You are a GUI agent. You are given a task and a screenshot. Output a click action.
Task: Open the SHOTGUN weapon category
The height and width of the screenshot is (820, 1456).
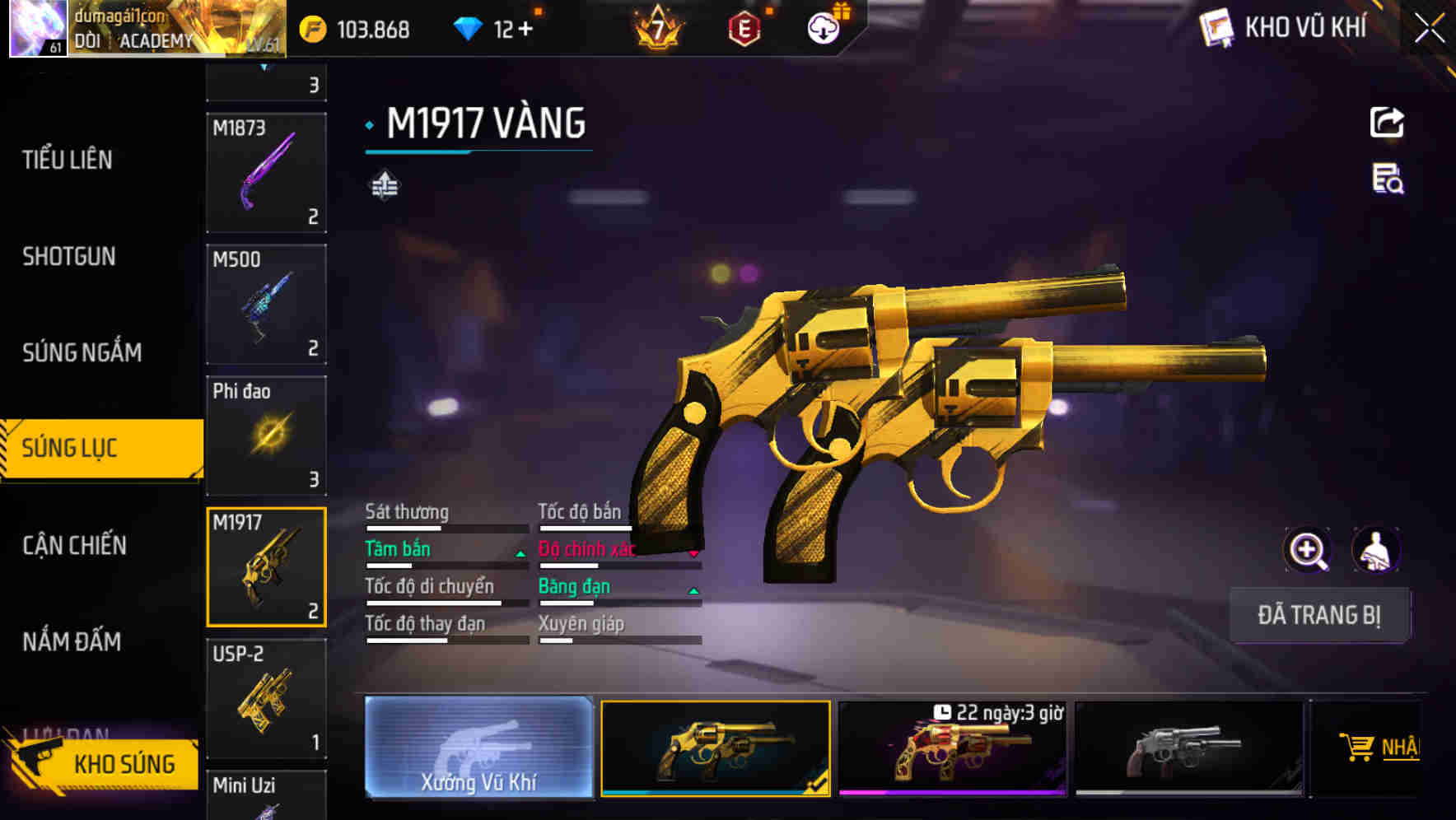coord(69,257)
